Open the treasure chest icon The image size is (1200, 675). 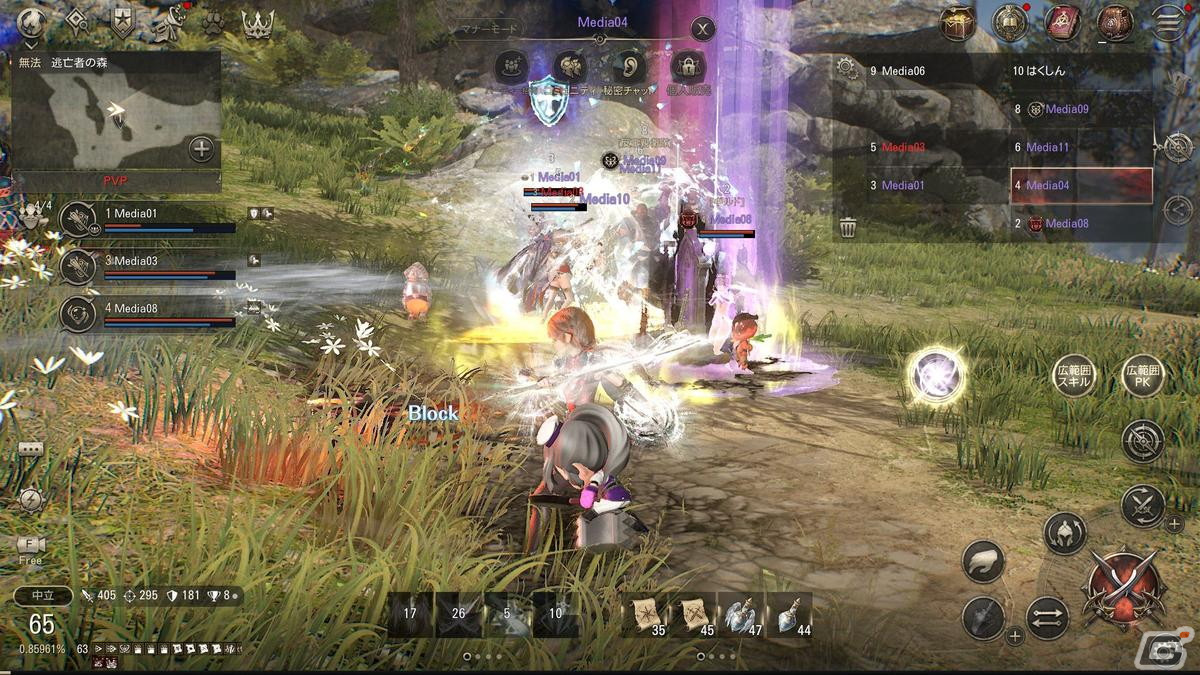click(x=958, y=22)
